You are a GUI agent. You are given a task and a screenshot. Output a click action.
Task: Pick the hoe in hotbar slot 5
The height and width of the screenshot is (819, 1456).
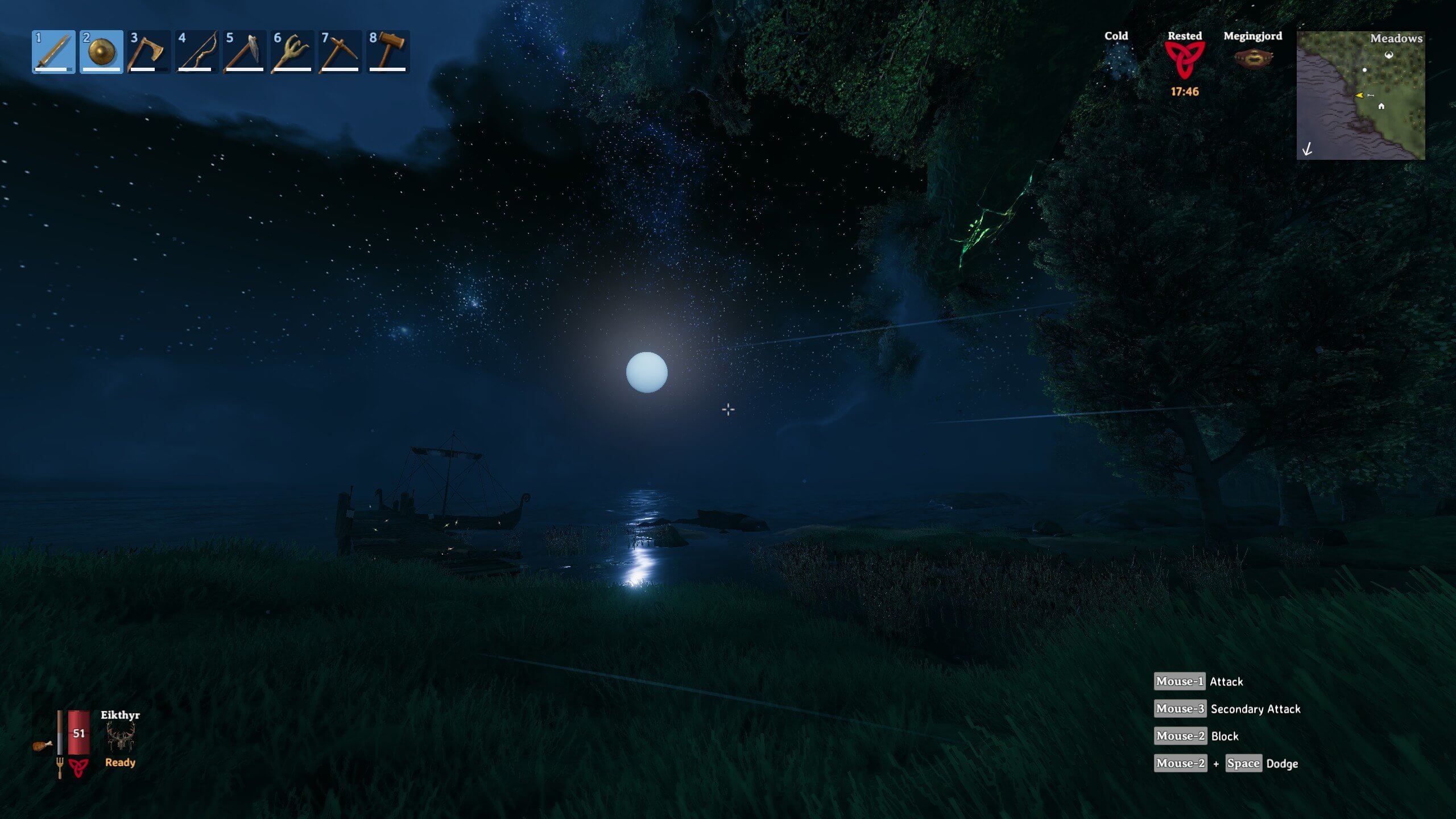point(245,52)
